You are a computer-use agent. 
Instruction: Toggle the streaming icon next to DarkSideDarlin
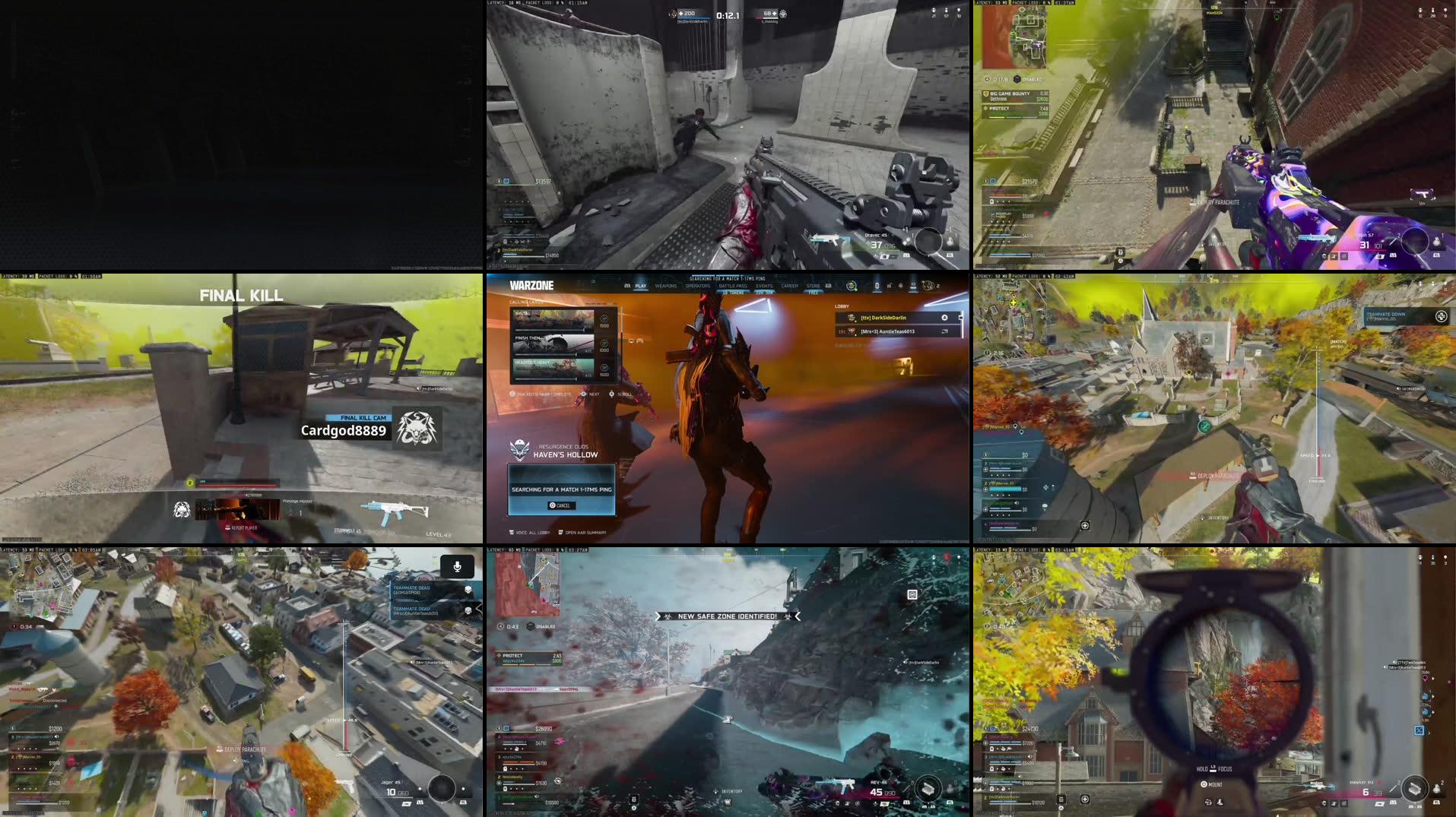[944, 318]
